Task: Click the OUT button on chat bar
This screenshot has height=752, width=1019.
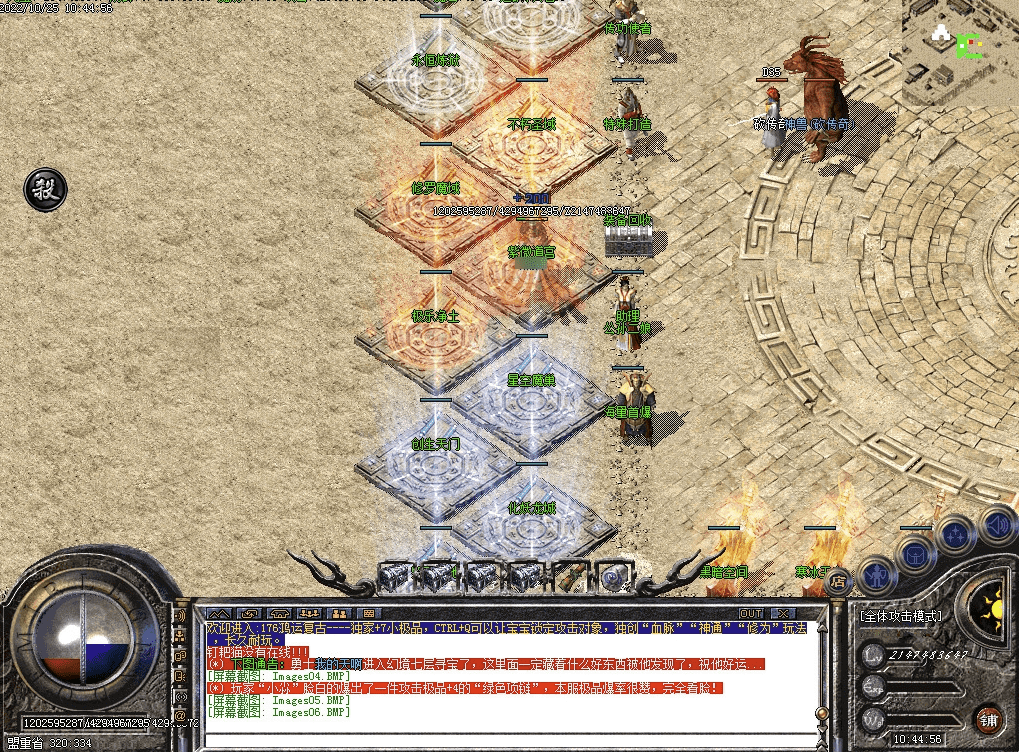Action: coord(750,613)
